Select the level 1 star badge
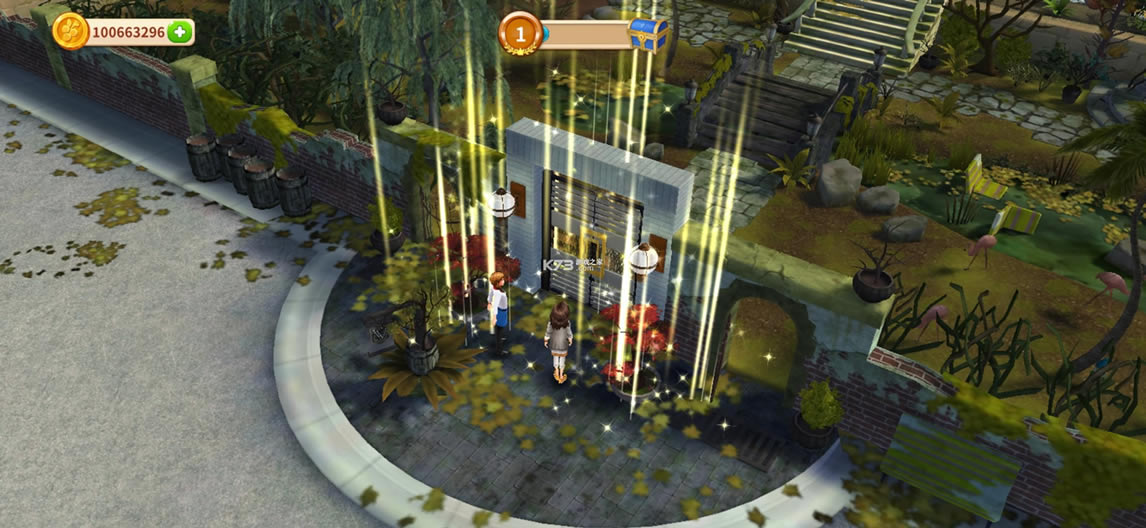The width and height of the screenshot is (1146, 528). point(519,34)
